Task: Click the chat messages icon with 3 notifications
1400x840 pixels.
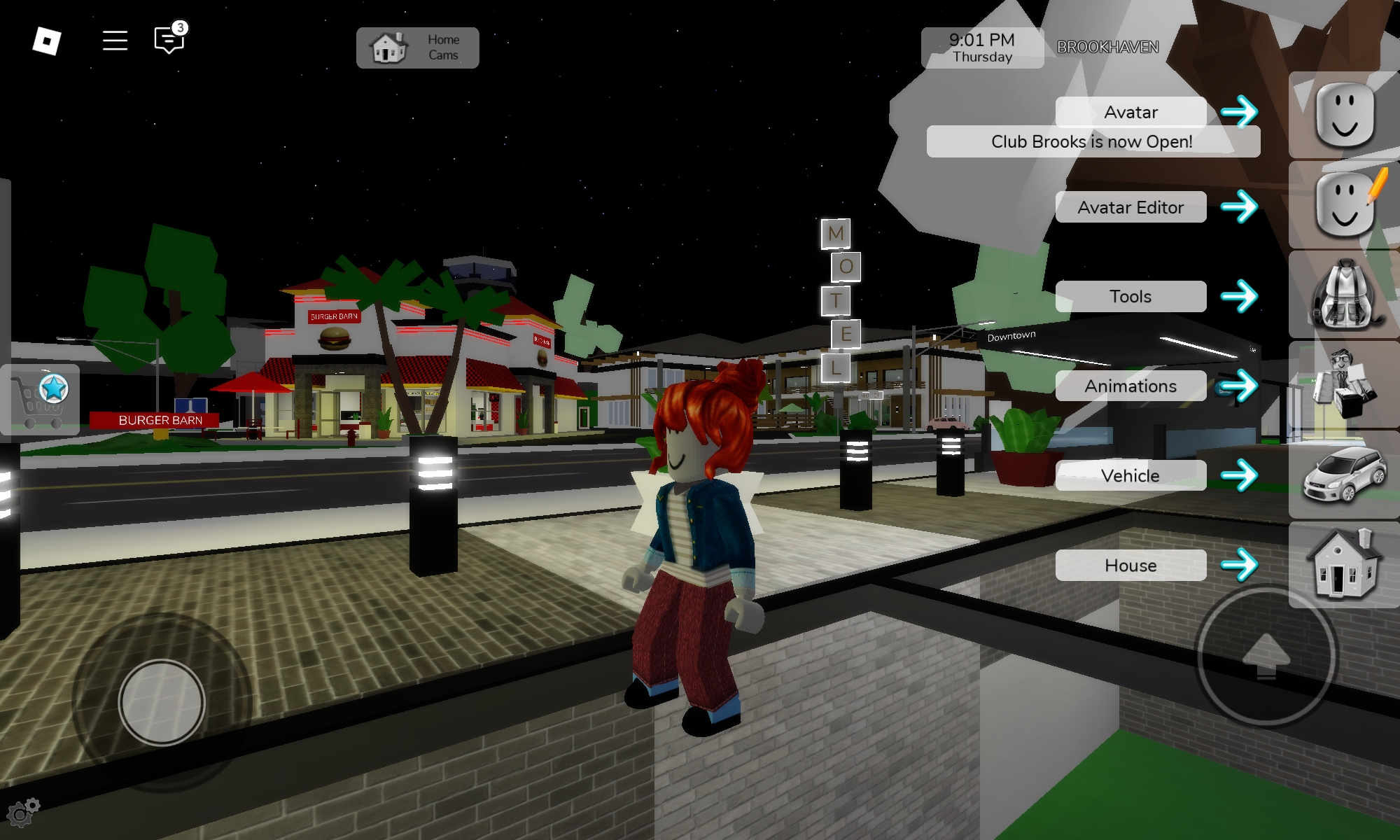Action: (166, 41)
